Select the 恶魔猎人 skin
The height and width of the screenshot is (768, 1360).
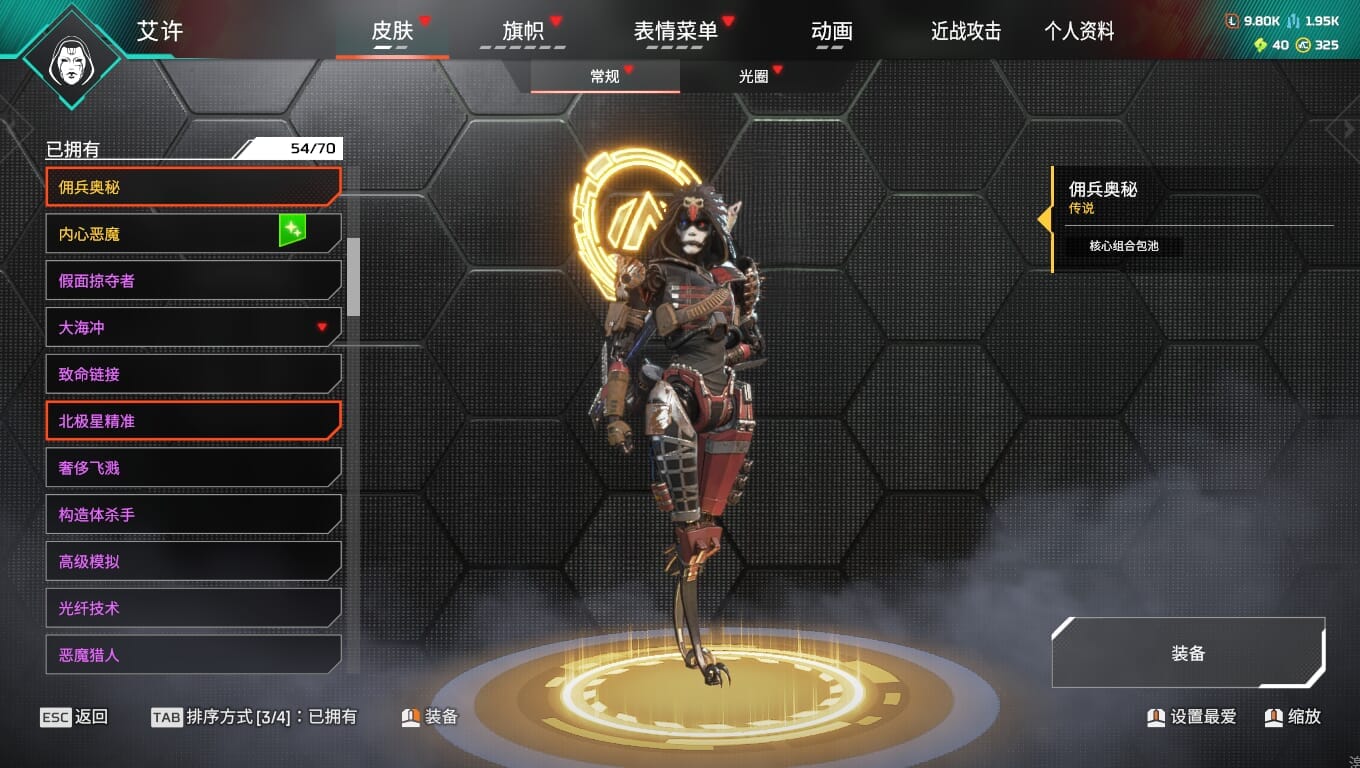193,655
